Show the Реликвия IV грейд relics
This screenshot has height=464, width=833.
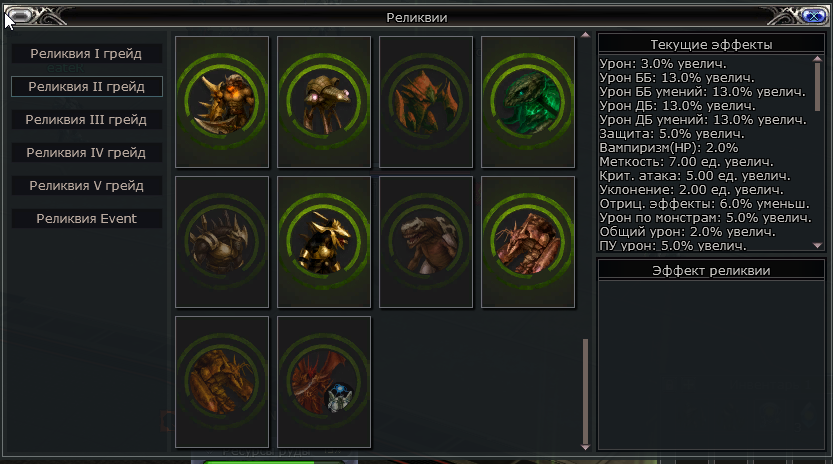pos(86,153)
